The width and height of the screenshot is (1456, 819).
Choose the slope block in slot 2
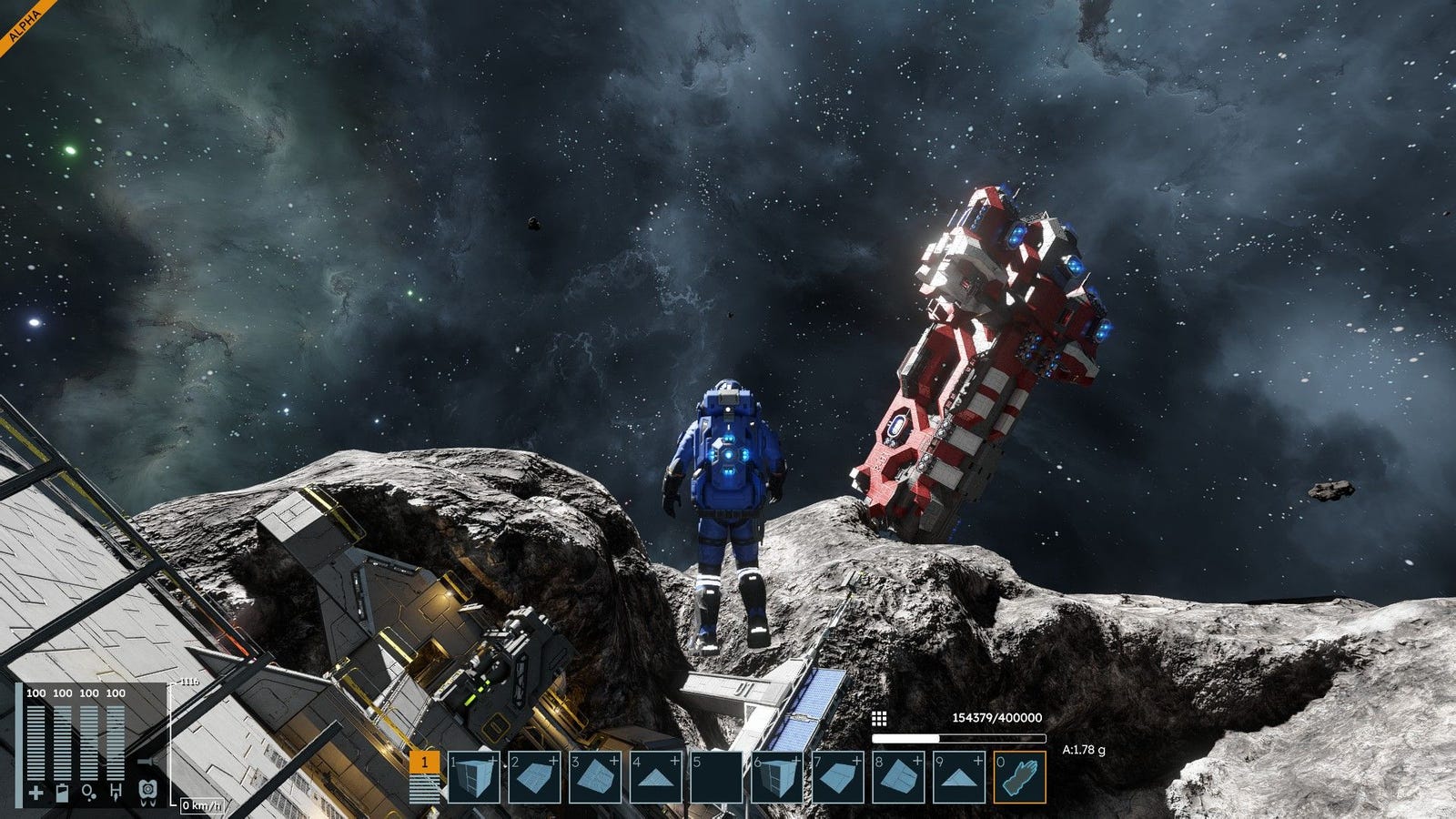pos(534,777)
